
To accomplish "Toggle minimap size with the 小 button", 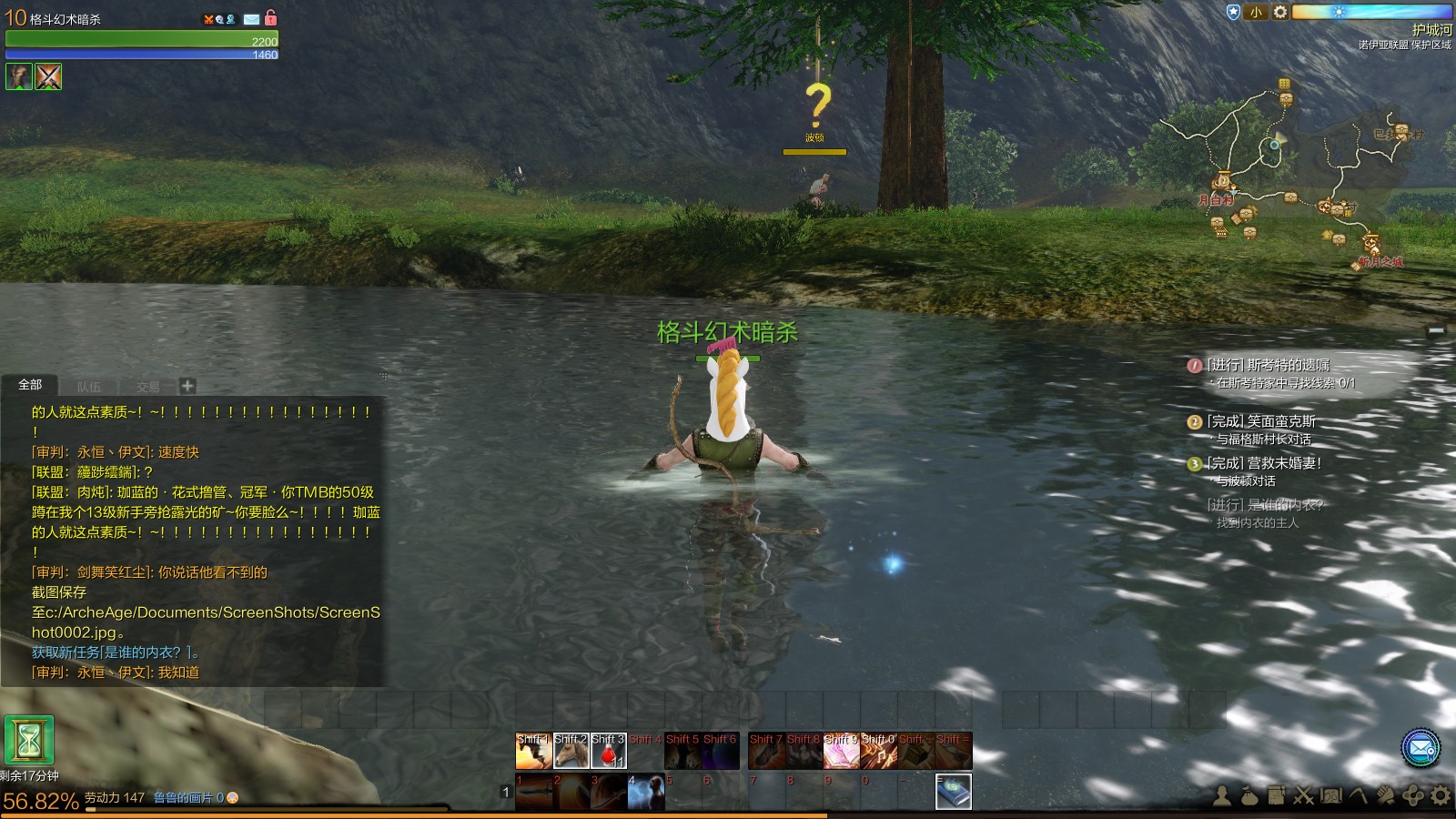I will (x=1256, y=12).
